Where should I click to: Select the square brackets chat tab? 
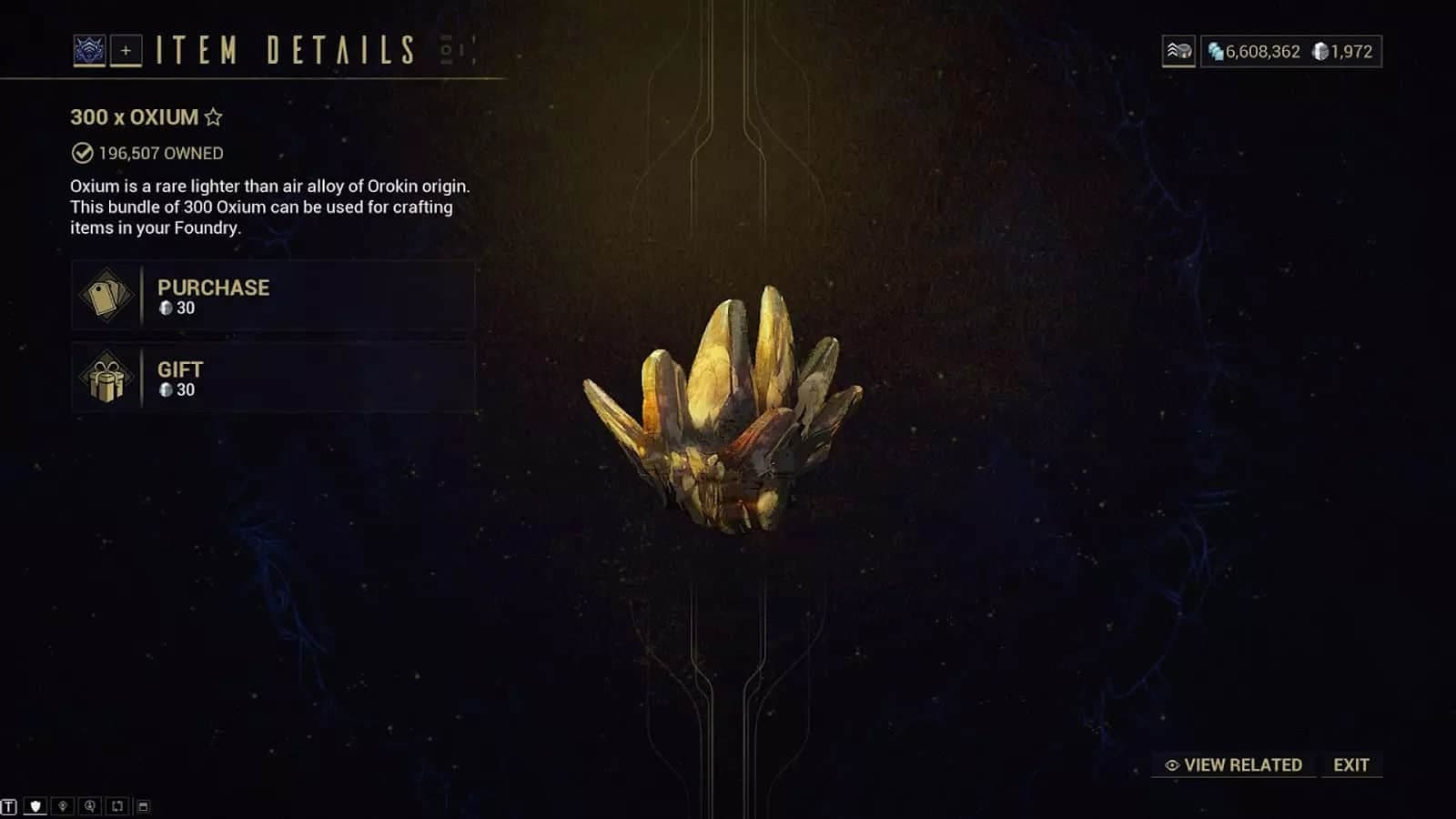pyautogui.click(x=116, y=806)
